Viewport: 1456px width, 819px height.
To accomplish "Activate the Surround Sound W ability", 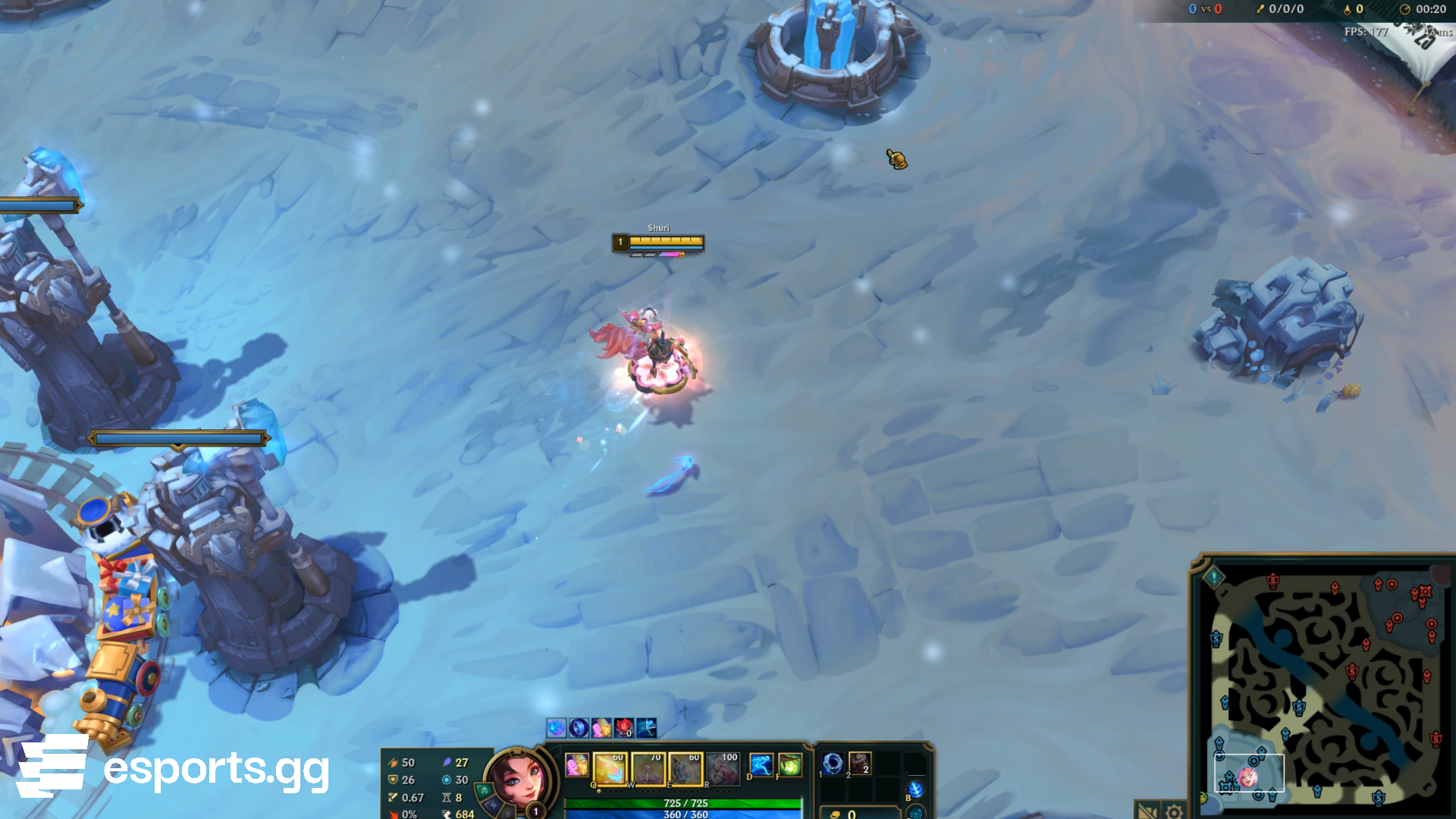I will 648,769.
